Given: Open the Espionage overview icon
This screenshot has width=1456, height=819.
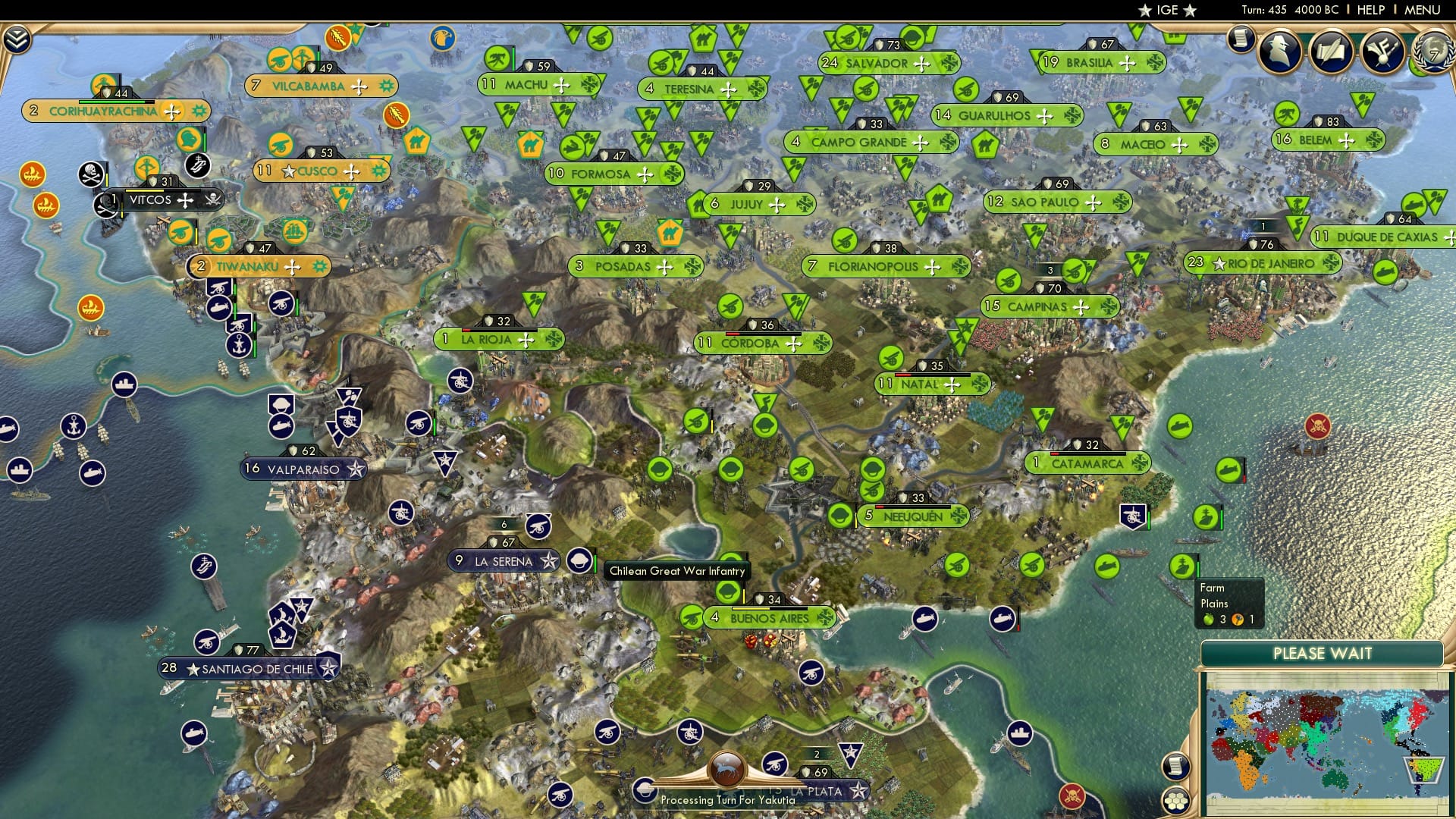Looking at the screenshot, I should [x=1282, y=51].
